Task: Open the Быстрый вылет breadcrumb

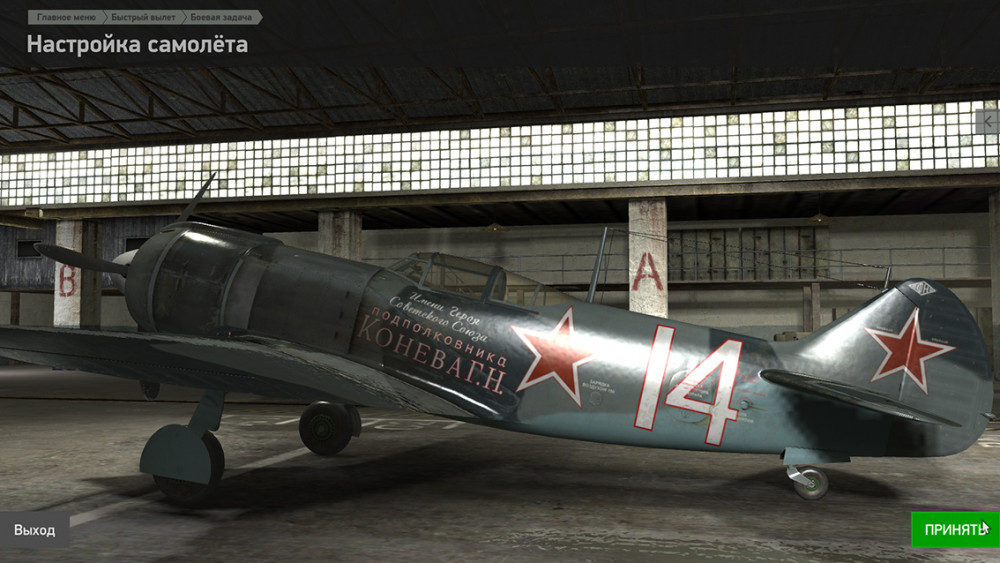Action: click(144, 17)
